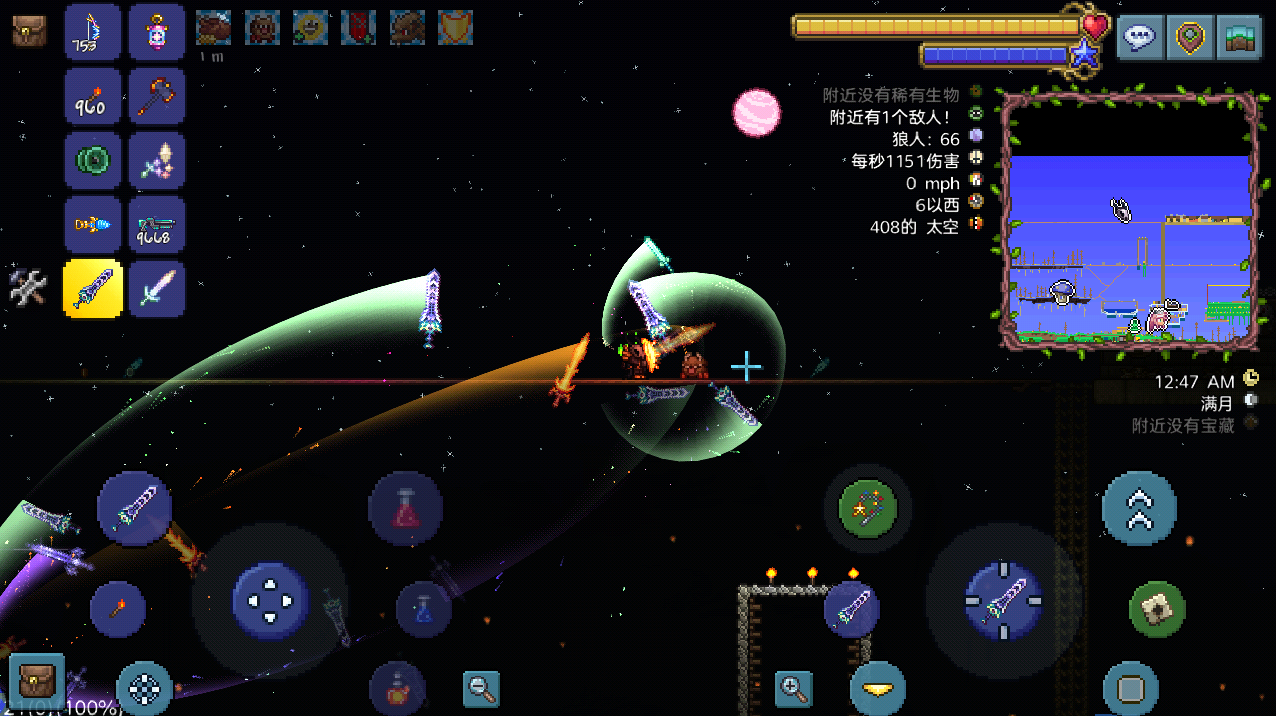
Task: Click the minimap
Action: point(1130,220)
